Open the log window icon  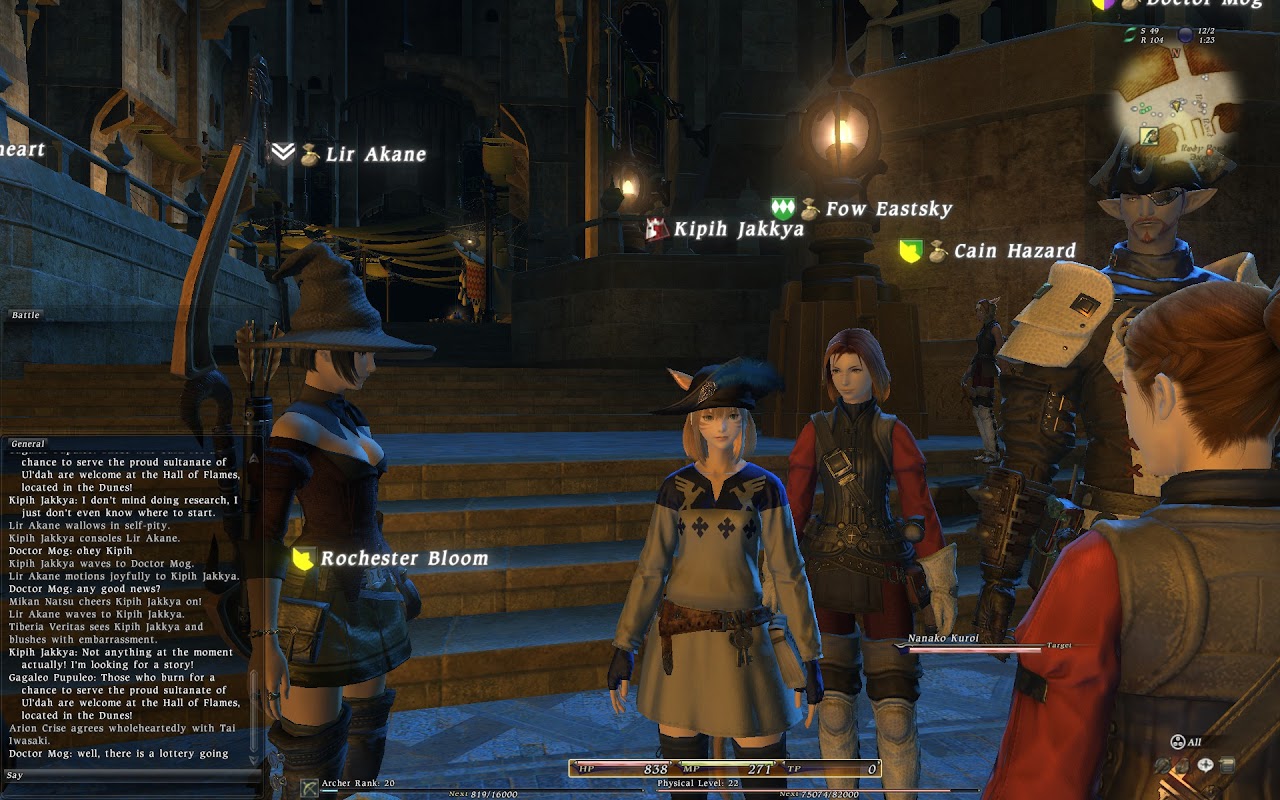[1227, 766]
